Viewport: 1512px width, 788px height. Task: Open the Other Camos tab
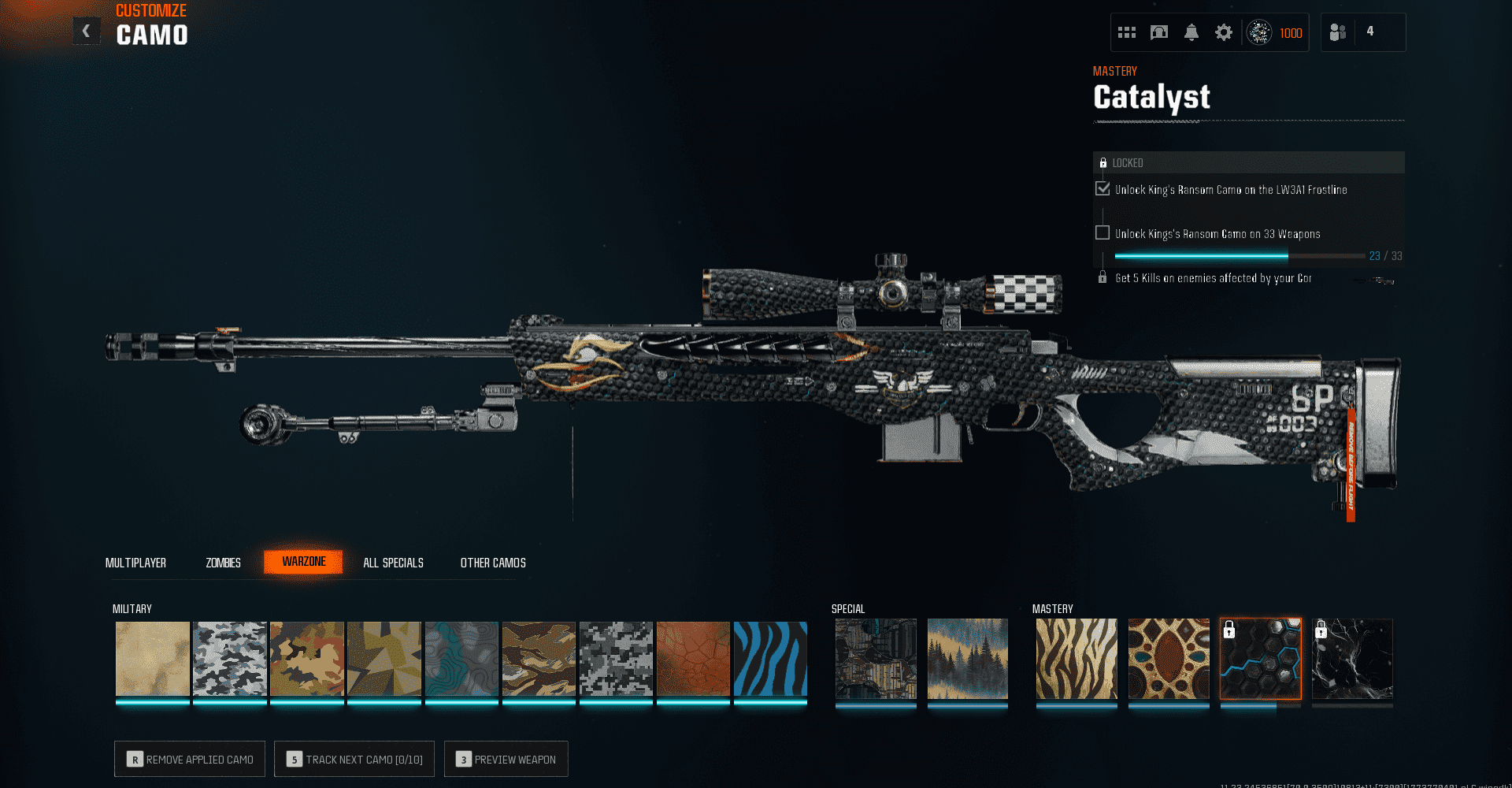(493, 563)
